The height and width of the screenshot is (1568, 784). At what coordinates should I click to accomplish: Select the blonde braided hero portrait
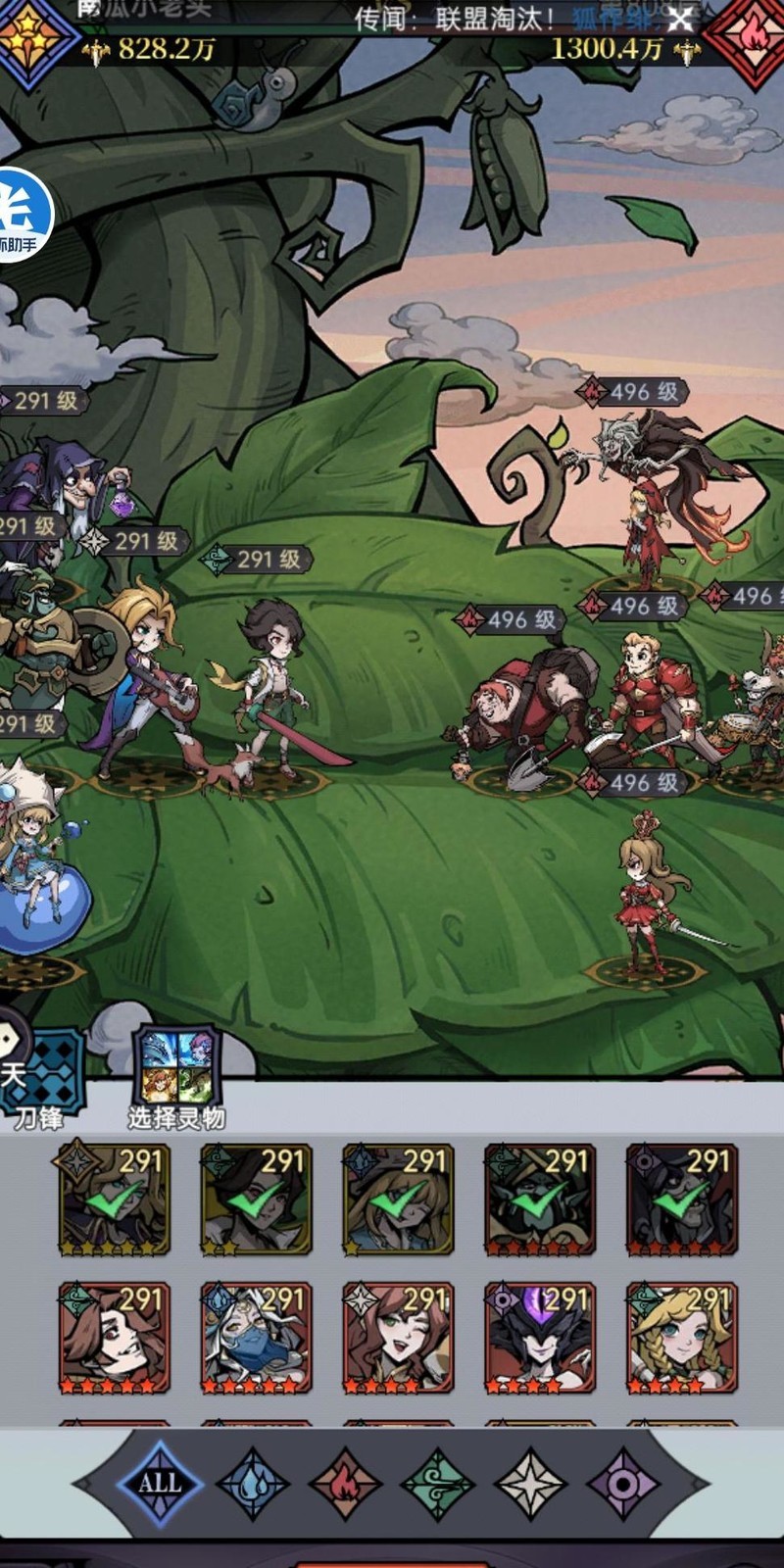[681, 1338]
